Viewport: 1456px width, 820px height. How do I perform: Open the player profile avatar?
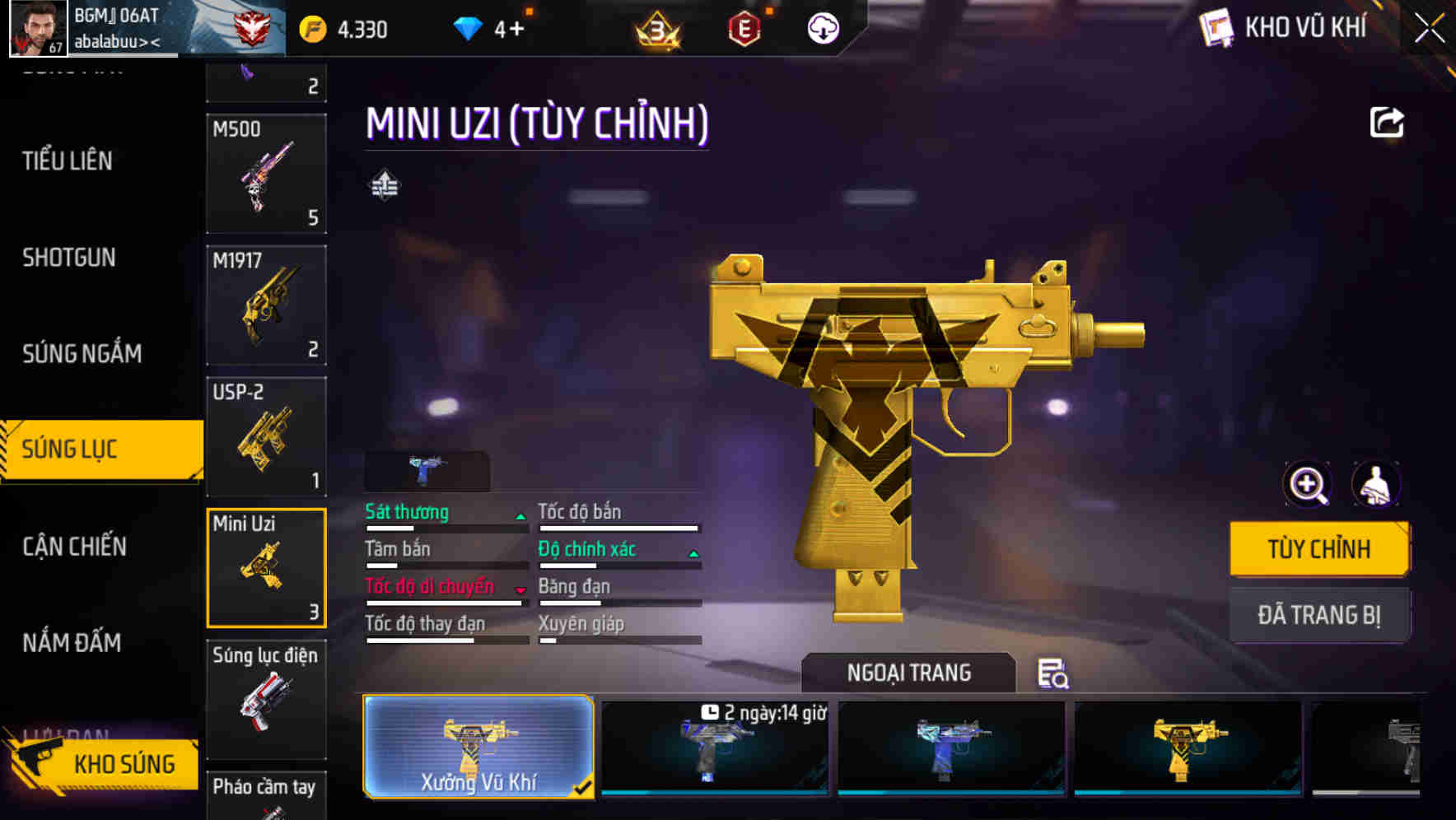38,28
